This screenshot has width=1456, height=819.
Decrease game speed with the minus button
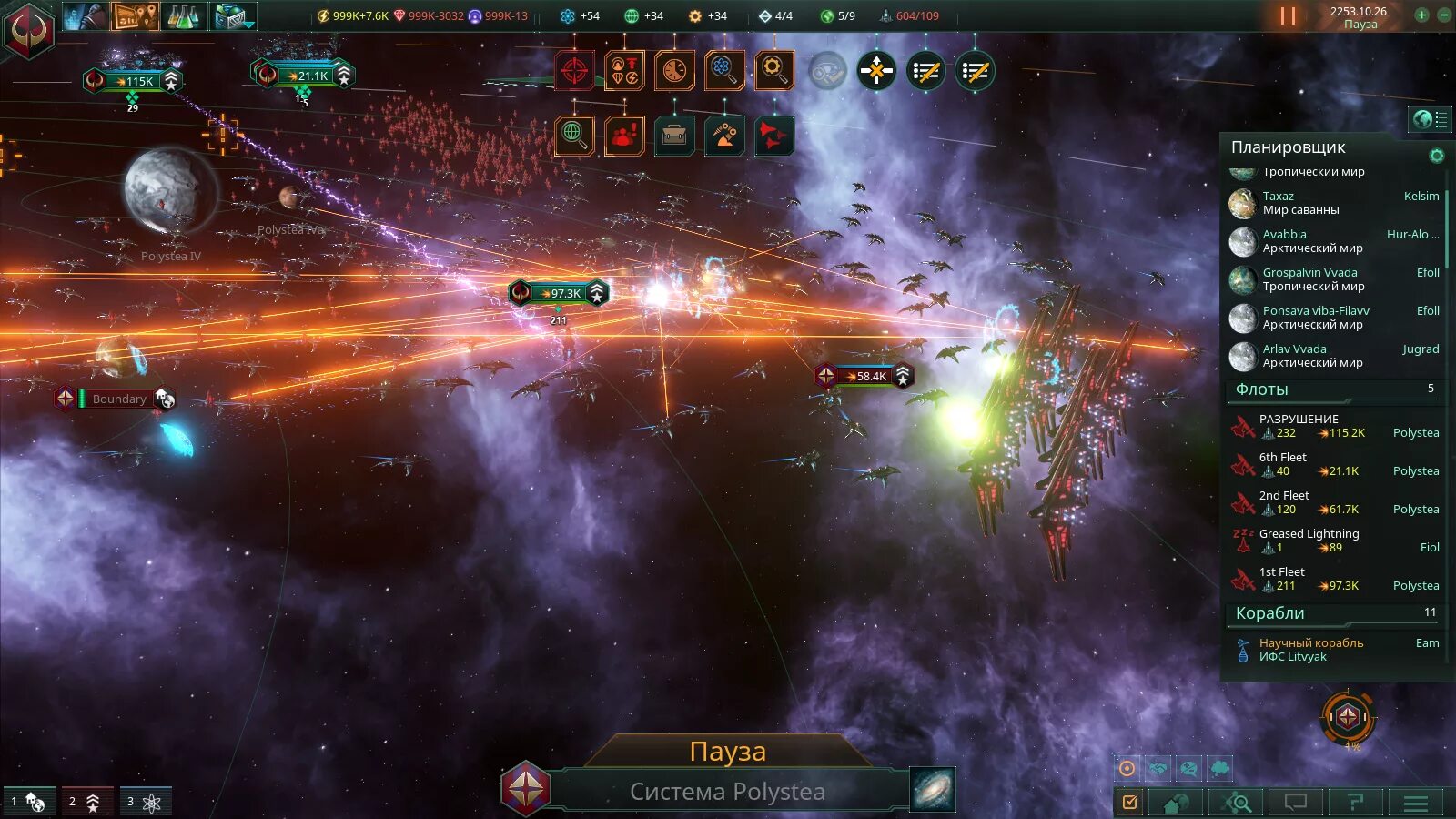click(1443, 15)
